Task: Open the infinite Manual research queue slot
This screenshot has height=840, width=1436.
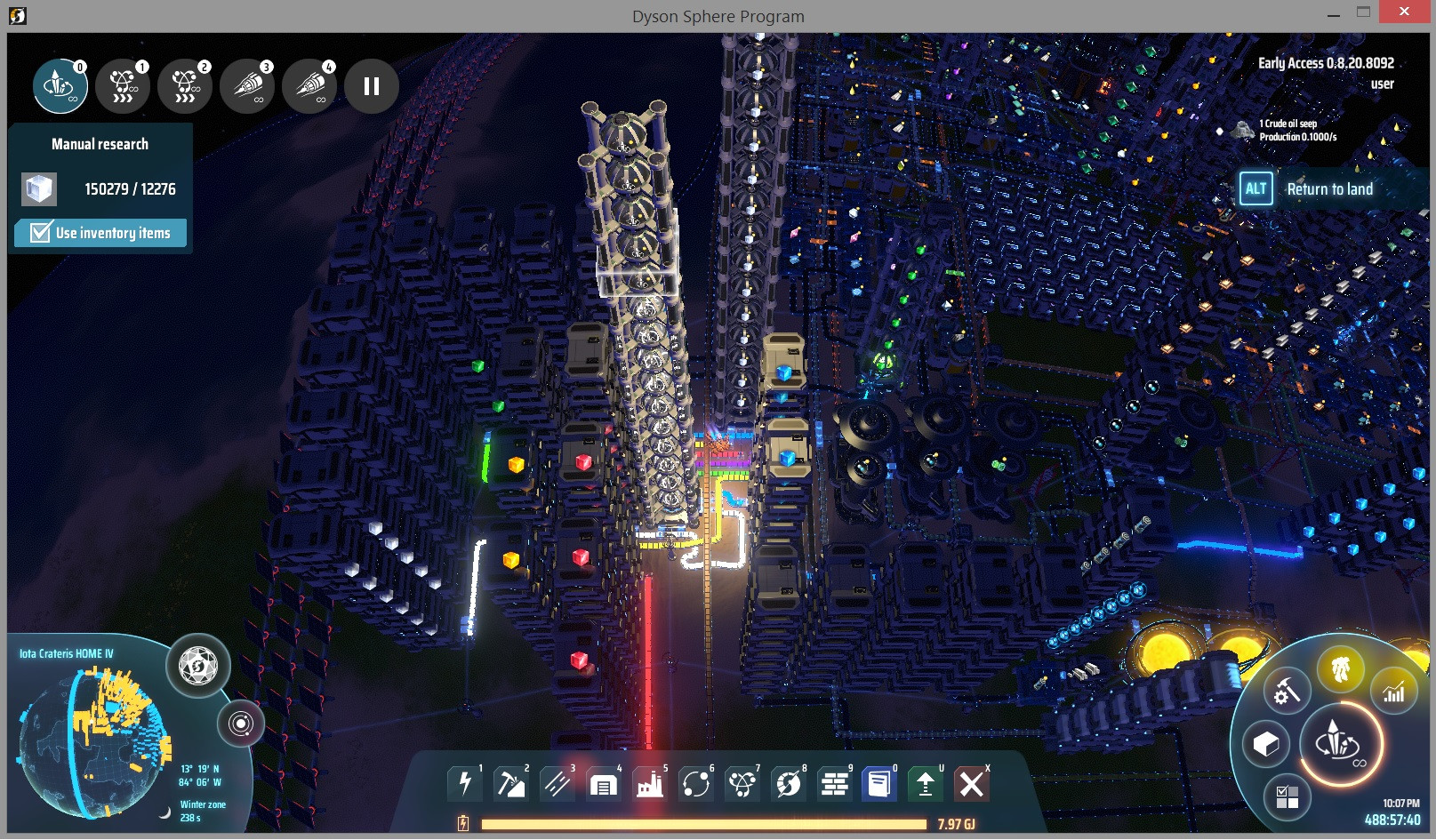Action: [x=59, y=85]
